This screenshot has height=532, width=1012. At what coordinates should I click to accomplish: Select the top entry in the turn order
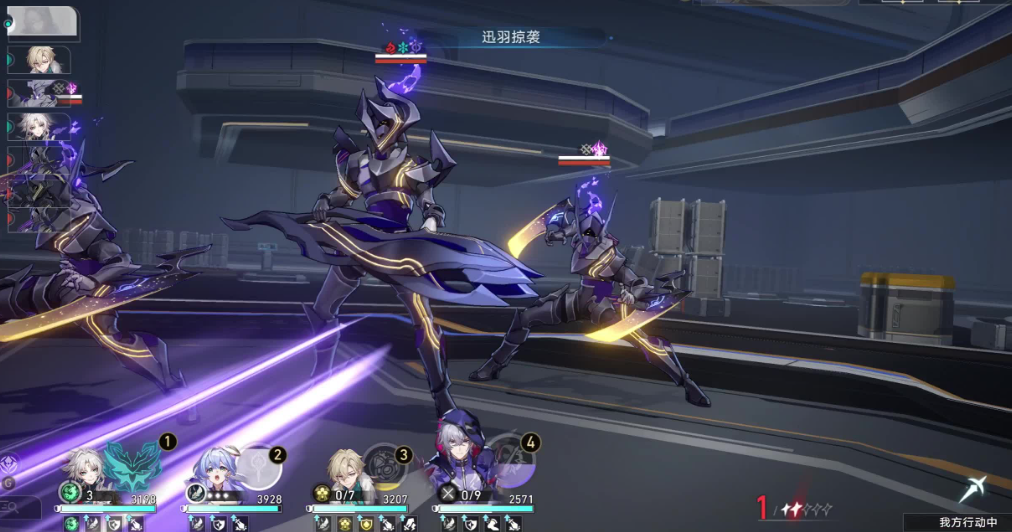(42, 22)
